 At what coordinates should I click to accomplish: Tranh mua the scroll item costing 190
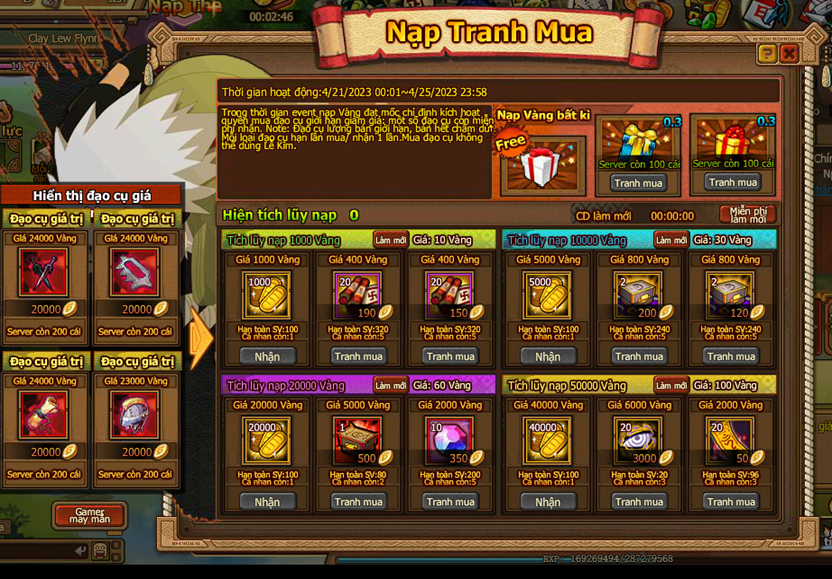point(358,356)
